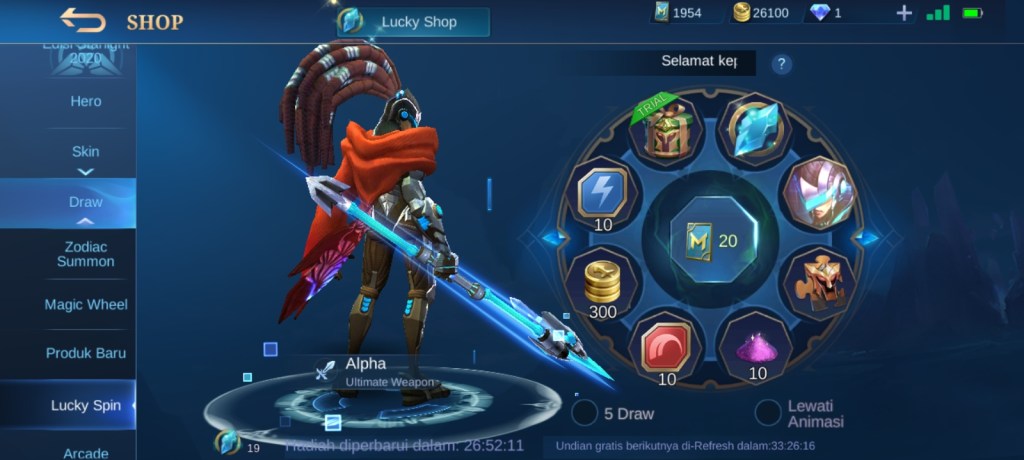Open Zodiac Summon
1024x460 pixels.
coord(86,254)
